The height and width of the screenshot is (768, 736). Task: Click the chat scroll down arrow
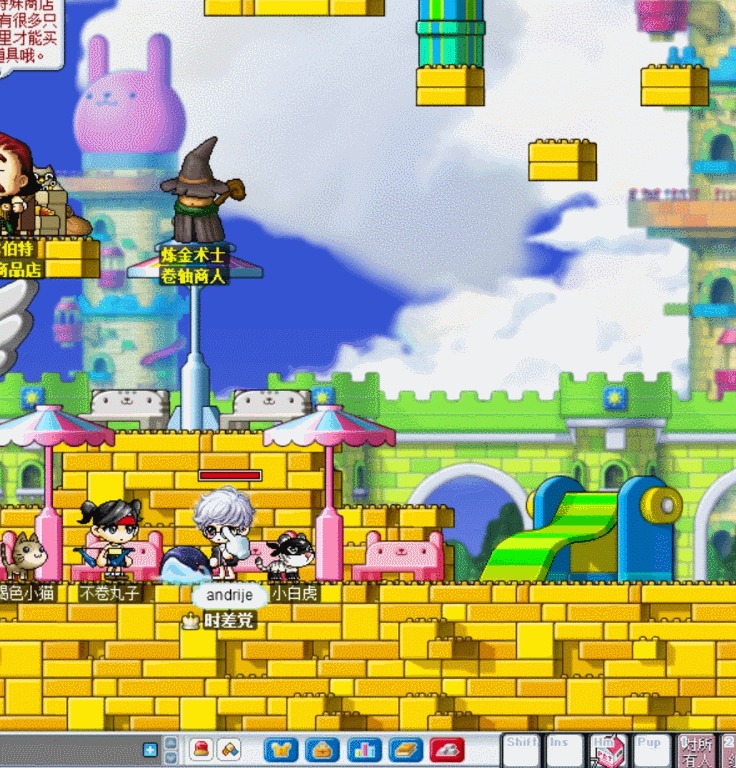click(171, 757)
